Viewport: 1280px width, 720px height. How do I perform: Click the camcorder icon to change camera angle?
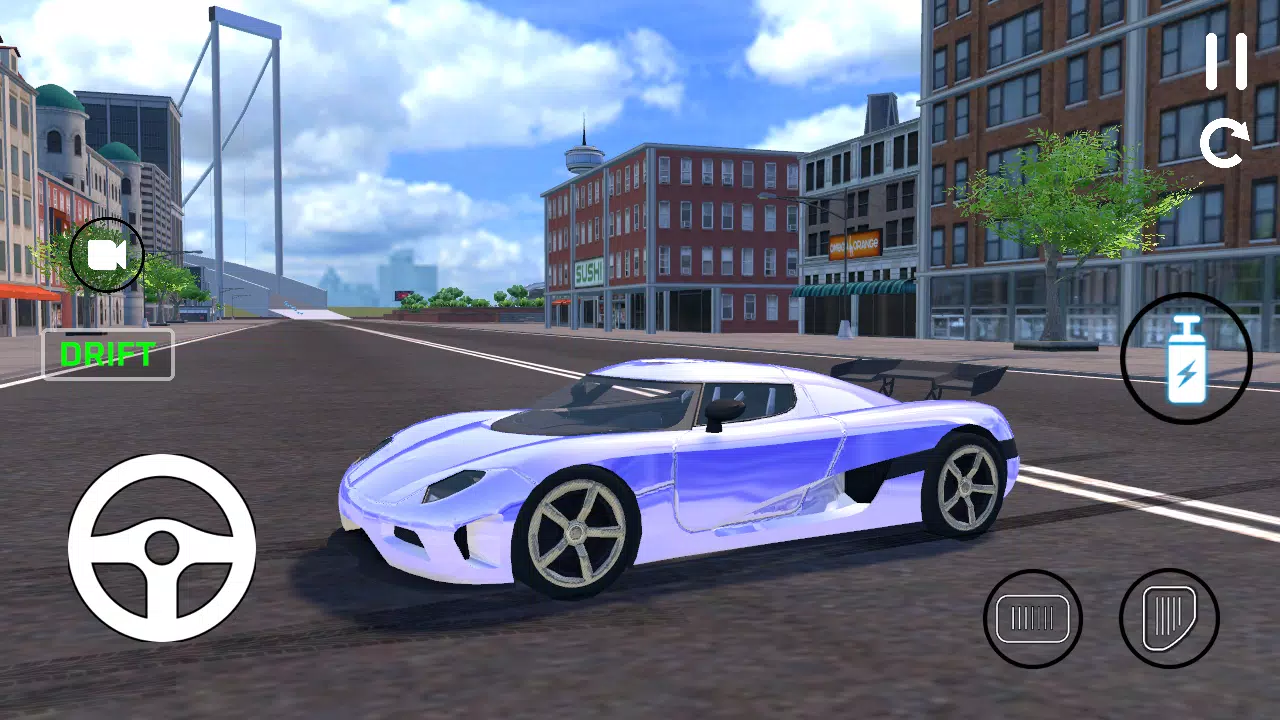[106, 255]
